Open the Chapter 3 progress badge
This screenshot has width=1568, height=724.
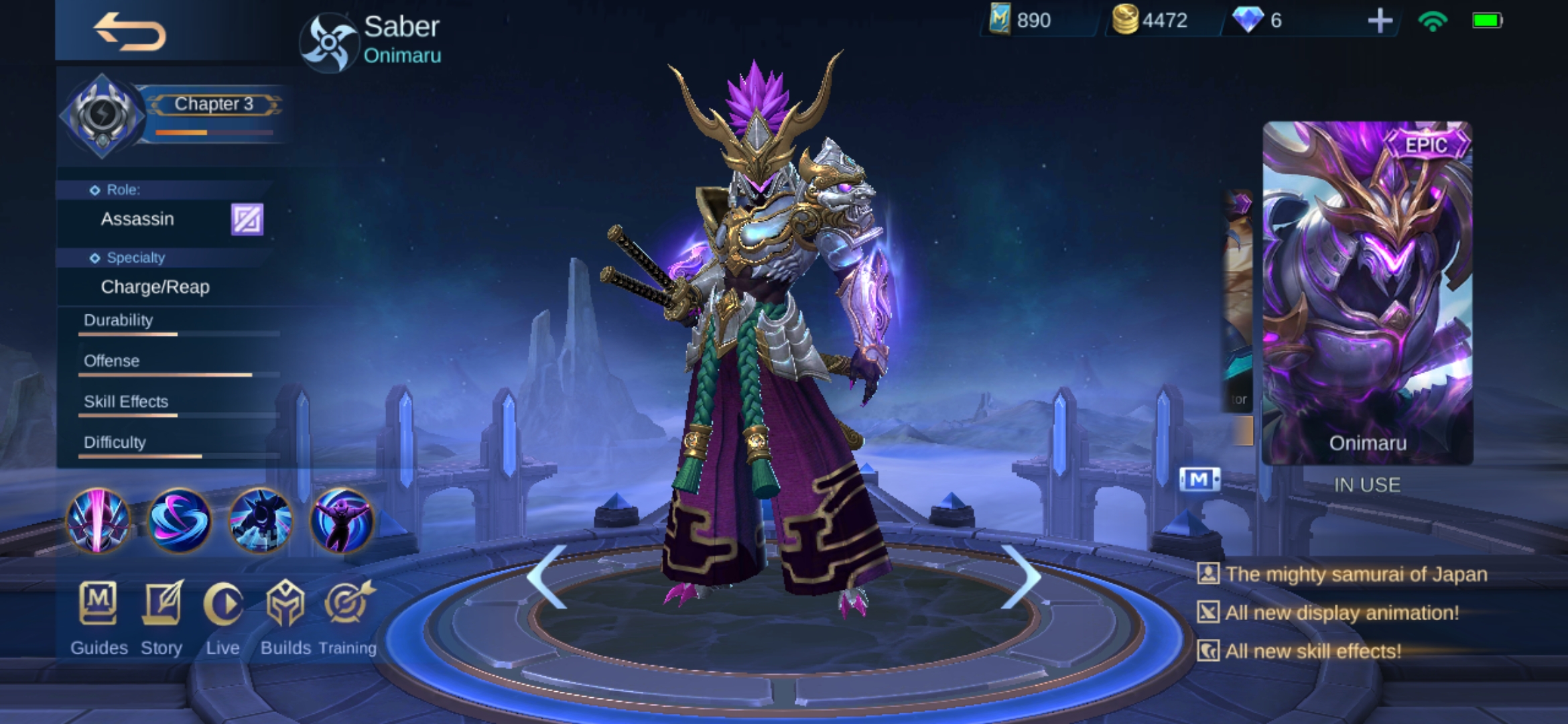point(103,115)
